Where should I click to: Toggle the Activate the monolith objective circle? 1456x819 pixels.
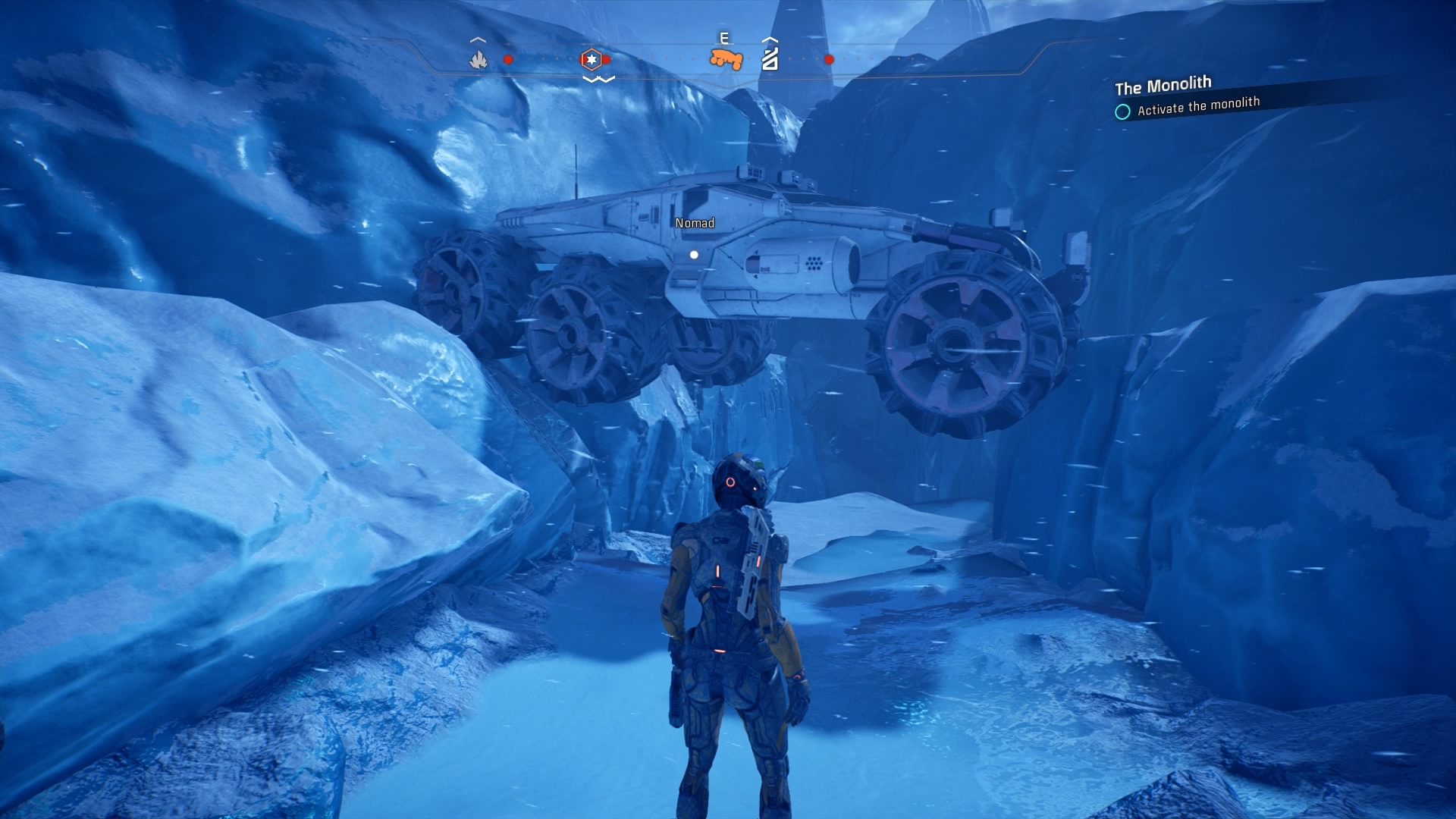1122,110
